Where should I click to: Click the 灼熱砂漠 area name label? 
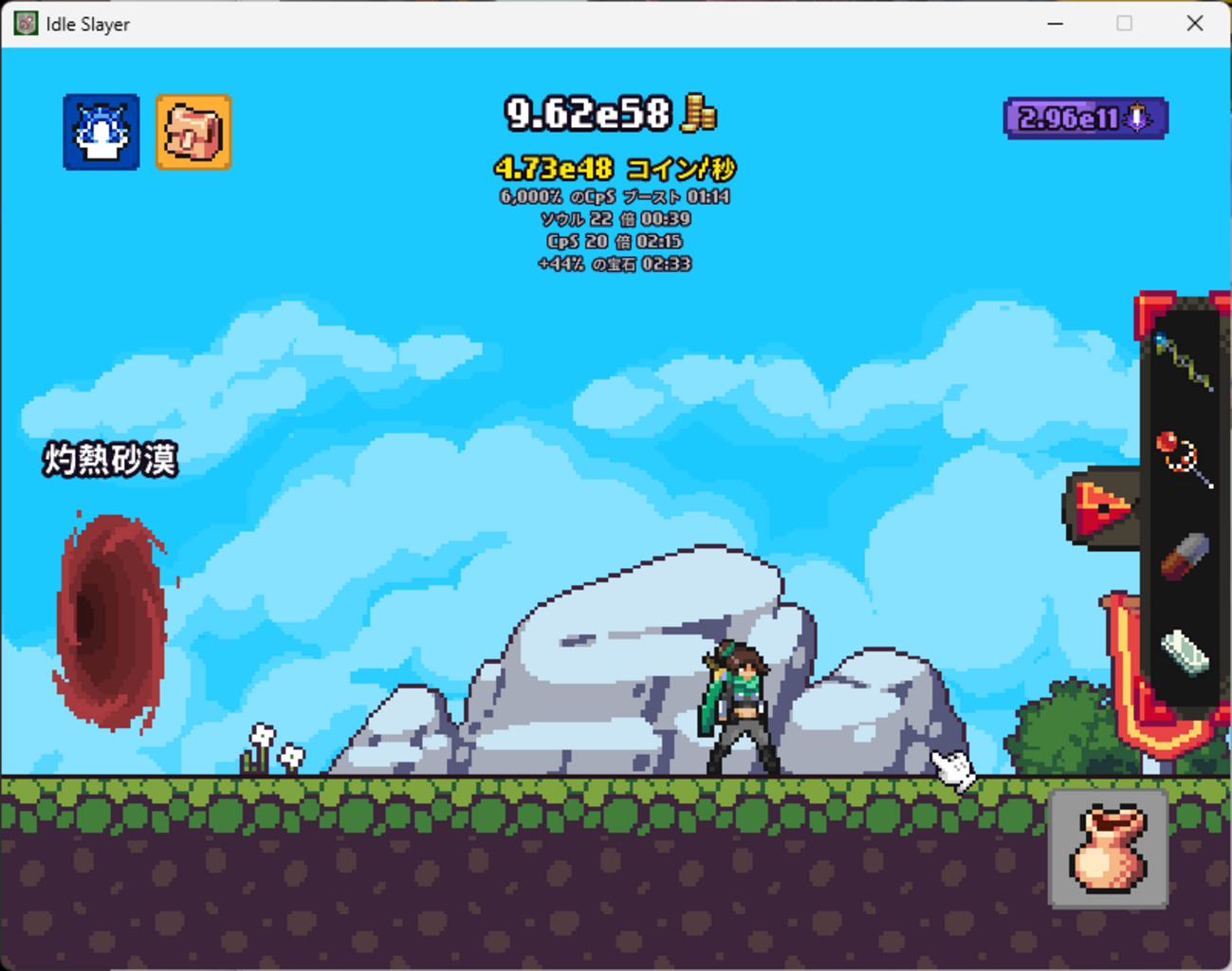point(109,460)
